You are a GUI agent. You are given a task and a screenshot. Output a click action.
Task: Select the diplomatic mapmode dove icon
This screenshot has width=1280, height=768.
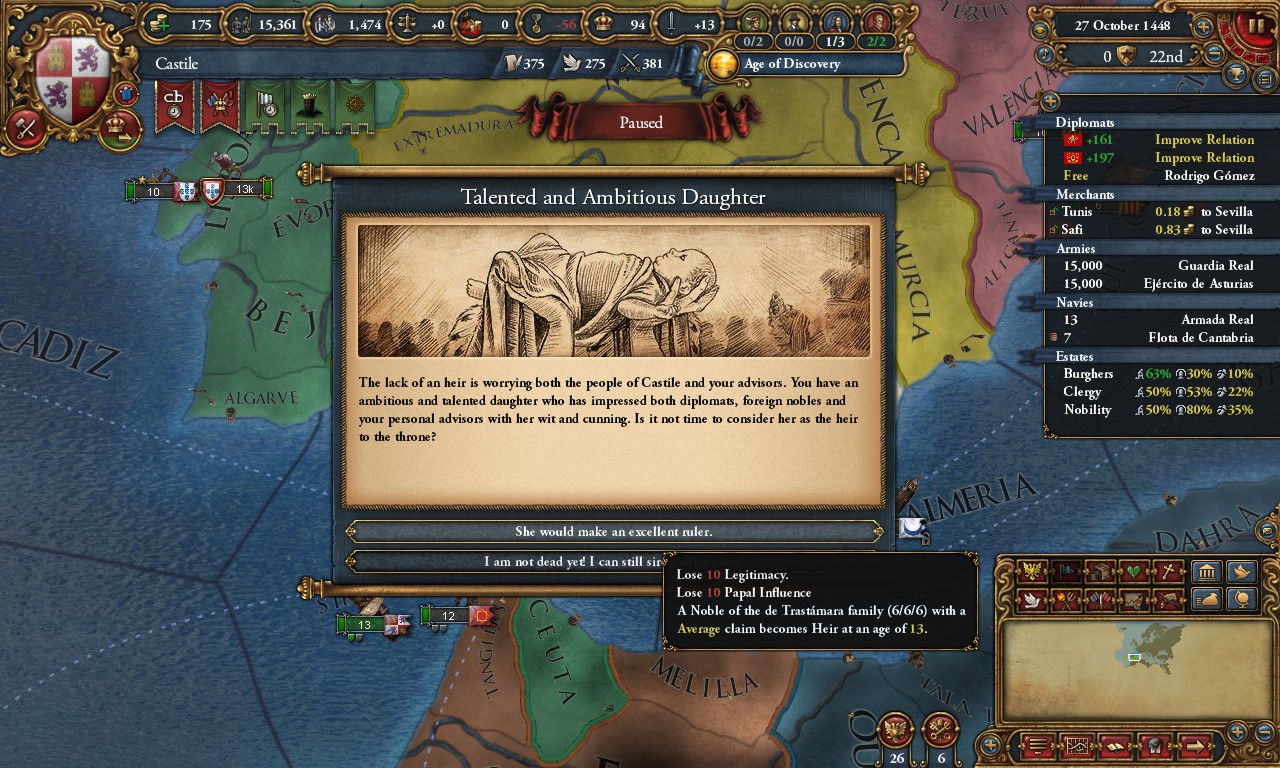[1032, 600]
